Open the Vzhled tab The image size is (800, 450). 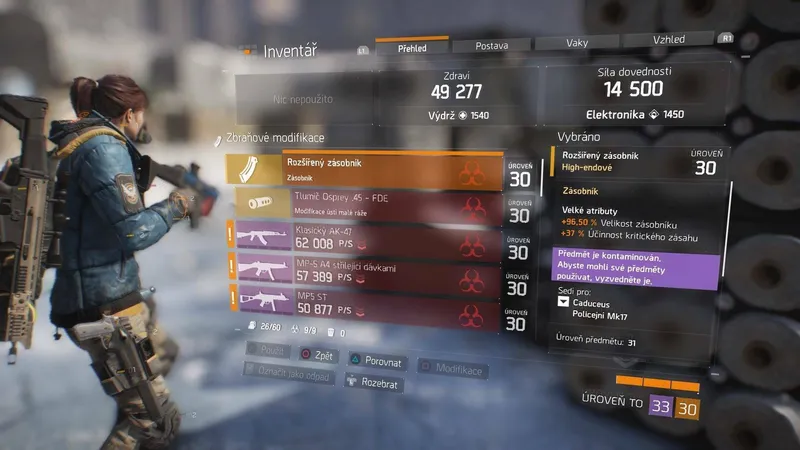668,39
